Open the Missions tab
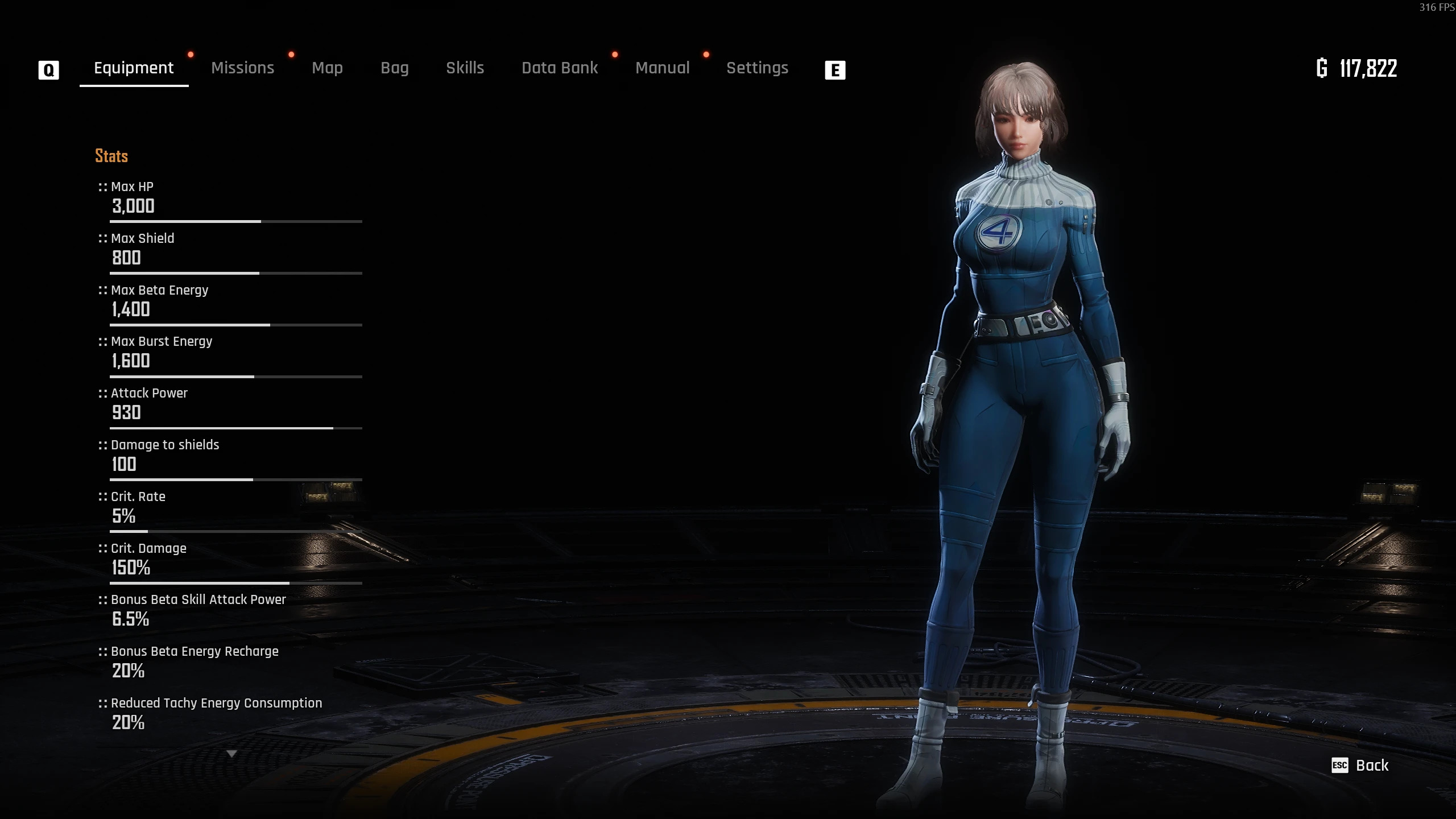Screen dimensions: 1456x819 [242, 68]
